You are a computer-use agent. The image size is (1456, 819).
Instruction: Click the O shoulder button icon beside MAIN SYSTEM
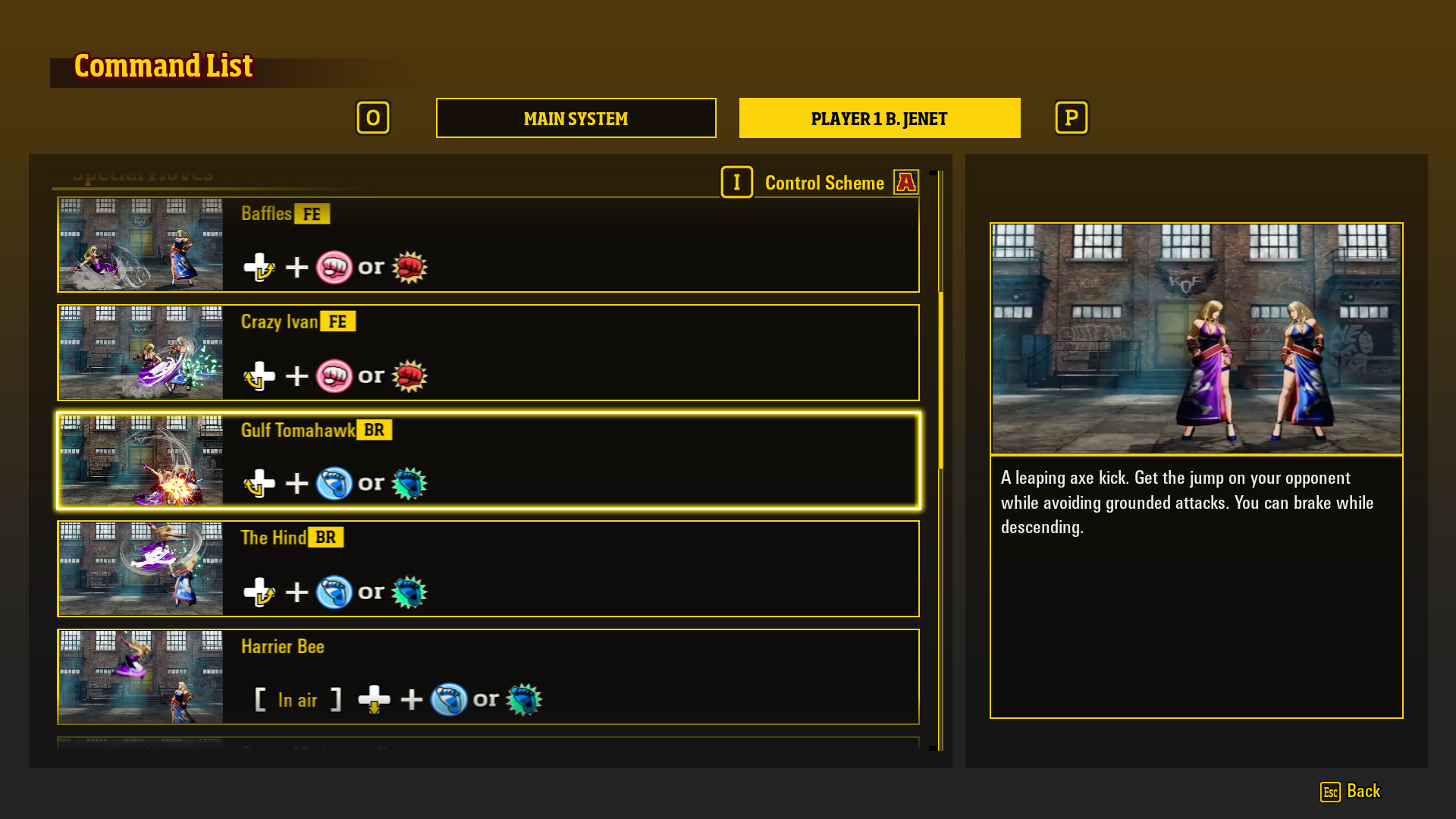coord(373,118)
